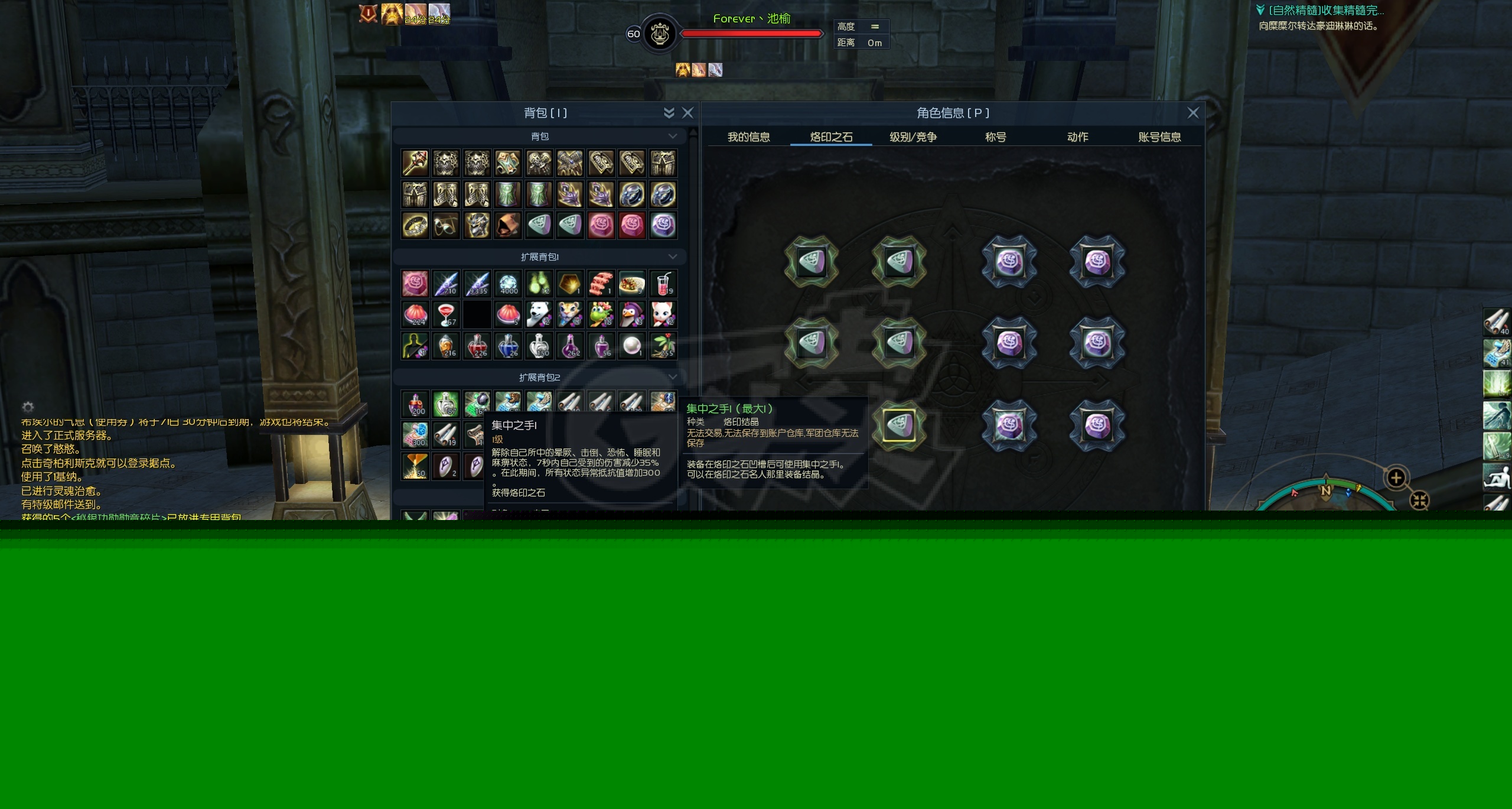
Task: Close the backpack window
Action: (x=687, y=113)
